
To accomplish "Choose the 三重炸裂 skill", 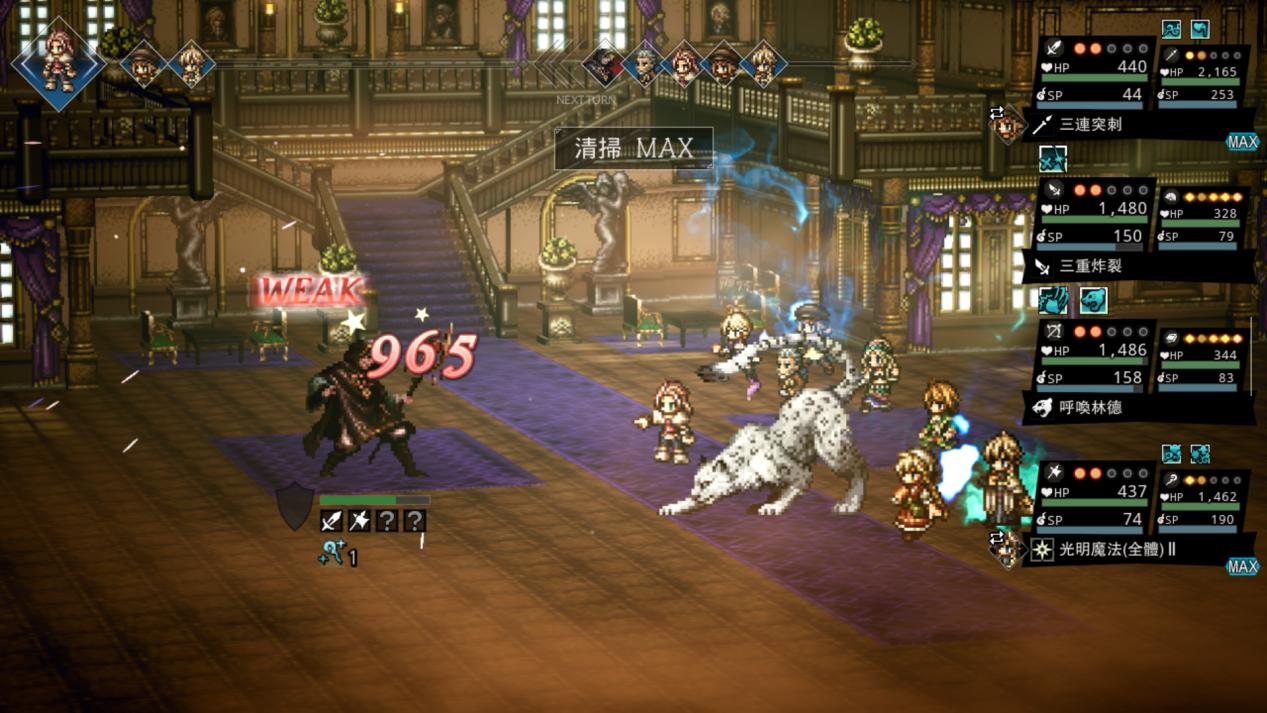I will pyautogui.click(x=1090, y=267).
